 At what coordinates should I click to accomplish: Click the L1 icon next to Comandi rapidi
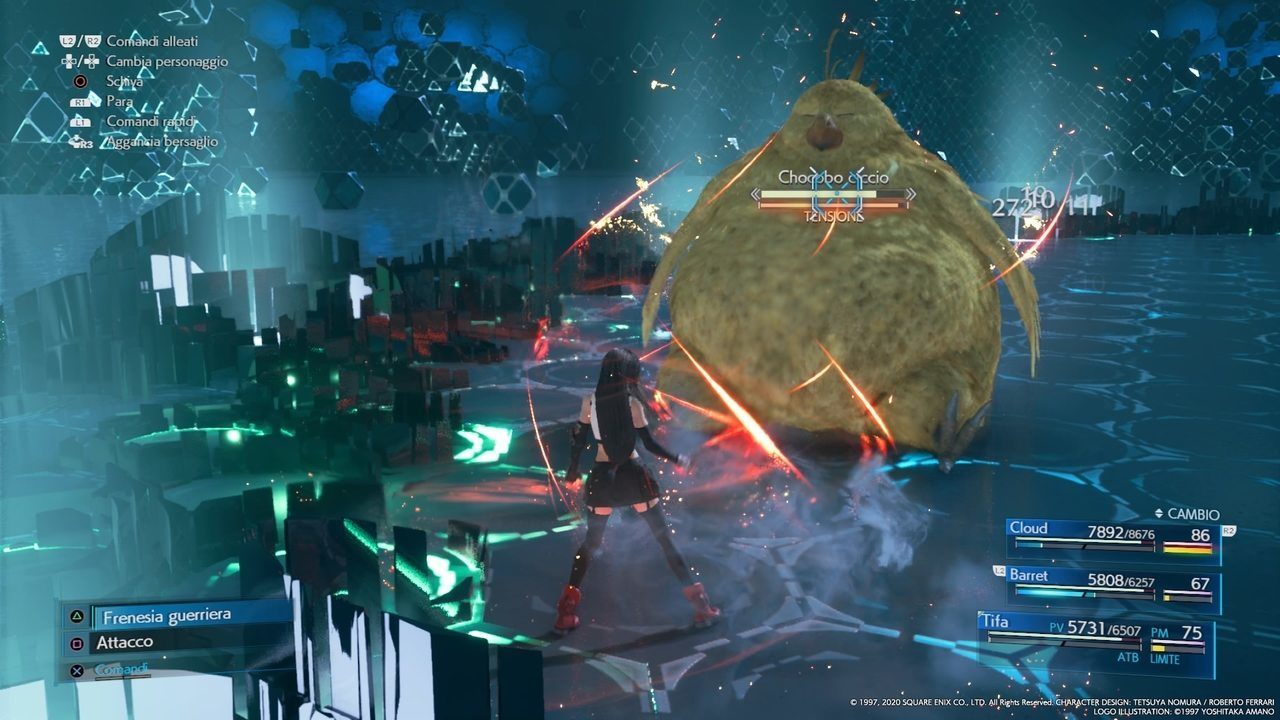point(80,122)
